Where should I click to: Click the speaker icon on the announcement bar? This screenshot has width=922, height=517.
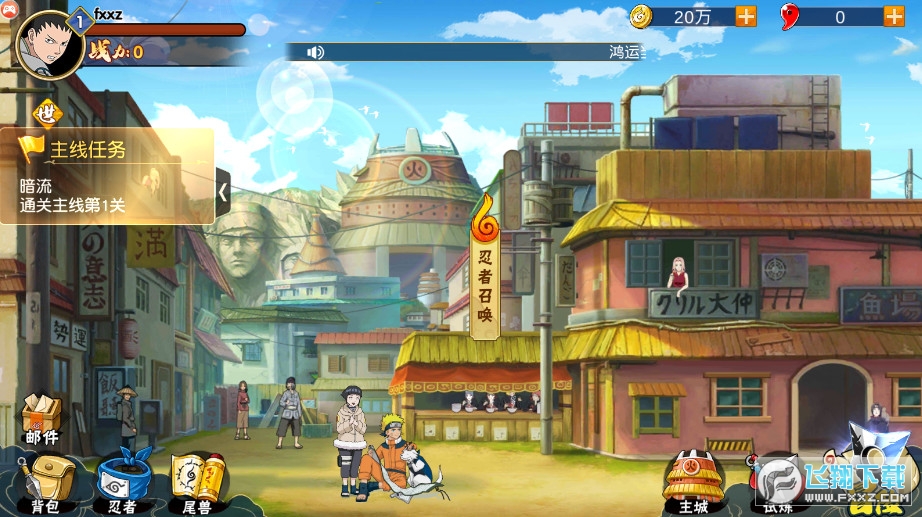tap(316, 52)
